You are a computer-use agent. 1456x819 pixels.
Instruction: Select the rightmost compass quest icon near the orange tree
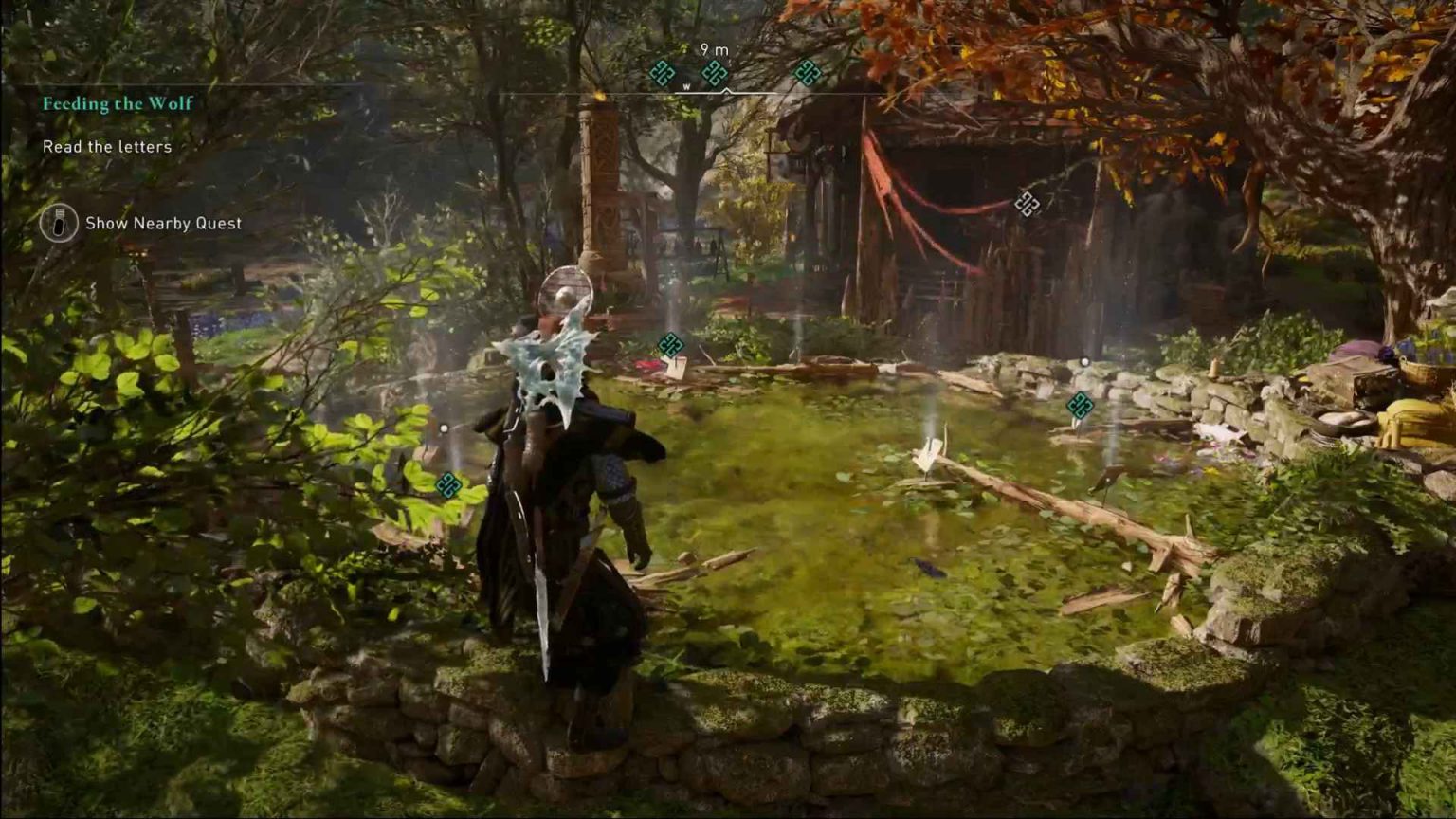click(810, 71)
